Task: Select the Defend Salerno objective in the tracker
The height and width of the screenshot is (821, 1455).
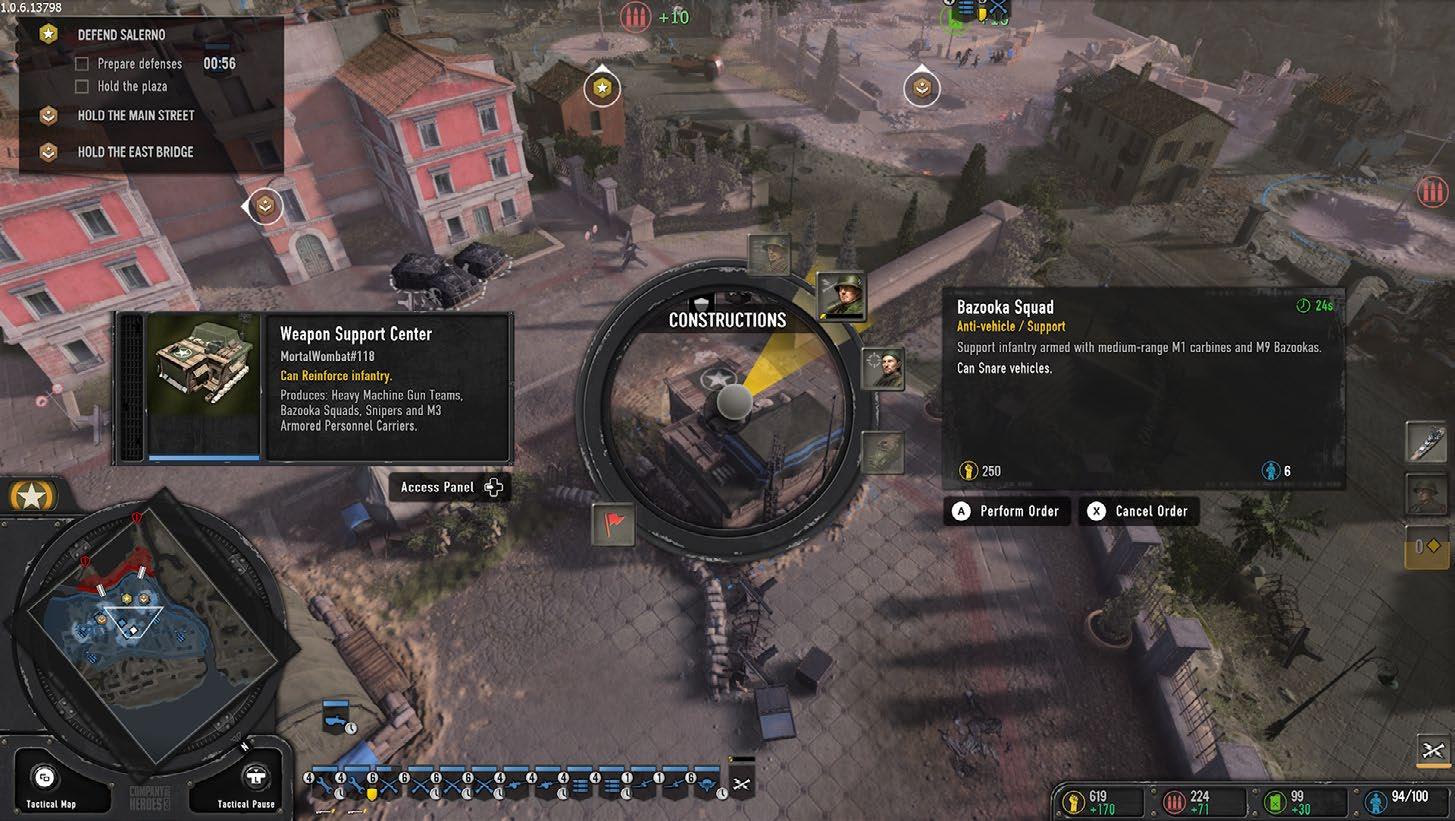Action: coord(121,35)
